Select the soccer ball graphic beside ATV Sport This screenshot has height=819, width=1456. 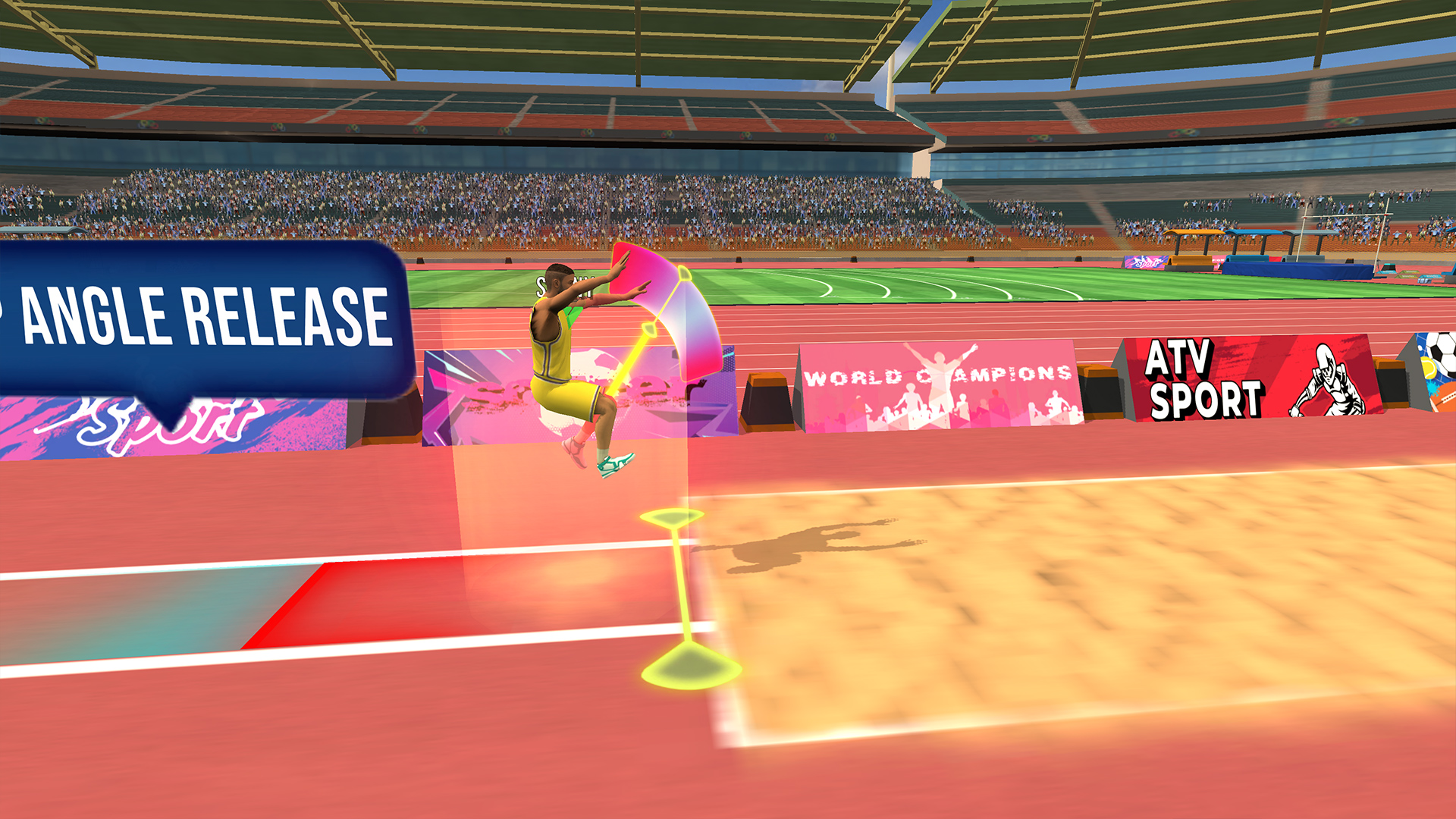[1436, 351]
